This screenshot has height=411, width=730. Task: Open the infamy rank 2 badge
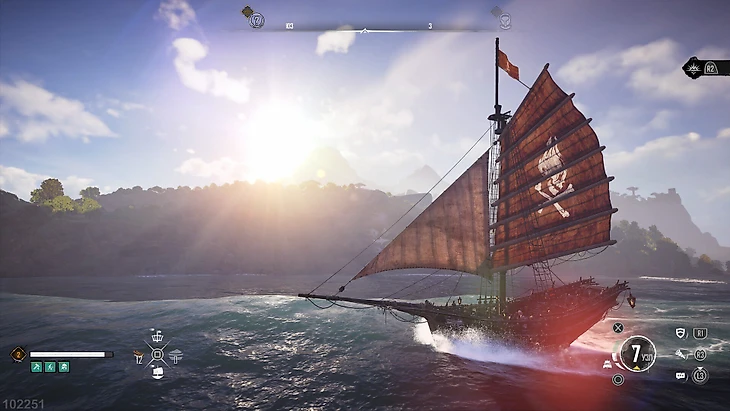tap(18, 354)
